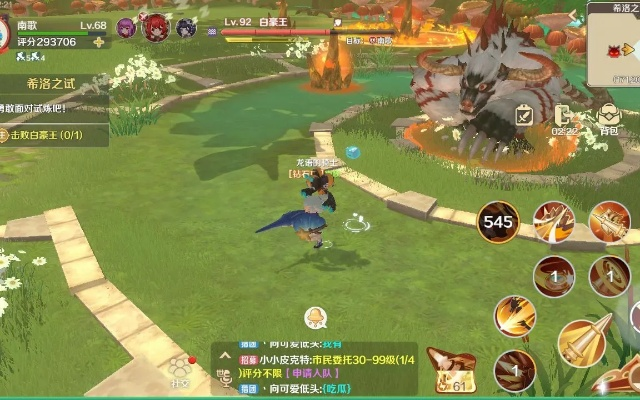Click the exit trial door icon

point(564,116)
